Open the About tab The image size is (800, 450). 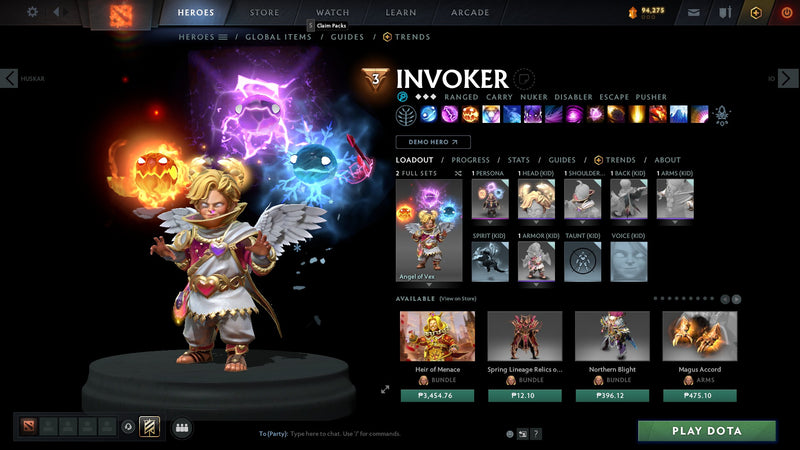[x=667, y=160]
